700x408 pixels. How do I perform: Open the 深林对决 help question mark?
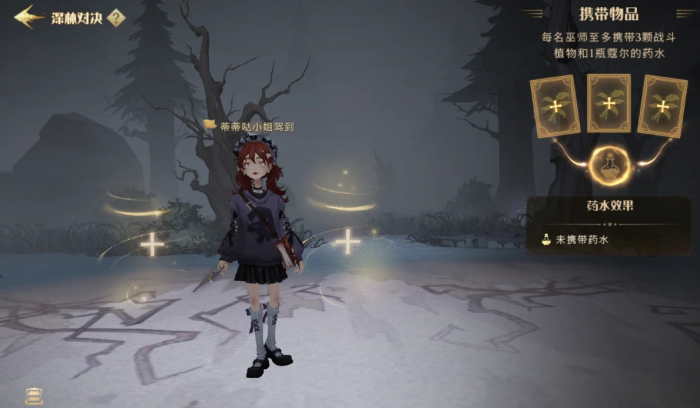point(116,18)
